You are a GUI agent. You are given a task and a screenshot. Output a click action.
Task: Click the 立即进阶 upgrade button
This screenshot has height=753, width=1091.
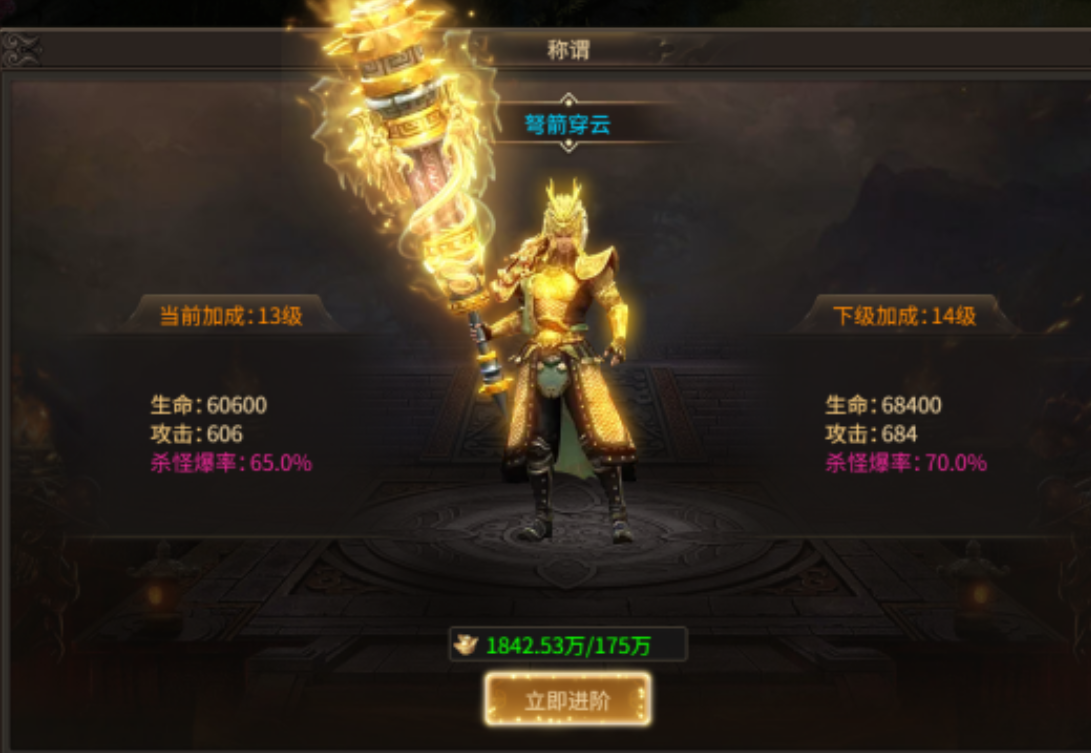coord(568,699)
